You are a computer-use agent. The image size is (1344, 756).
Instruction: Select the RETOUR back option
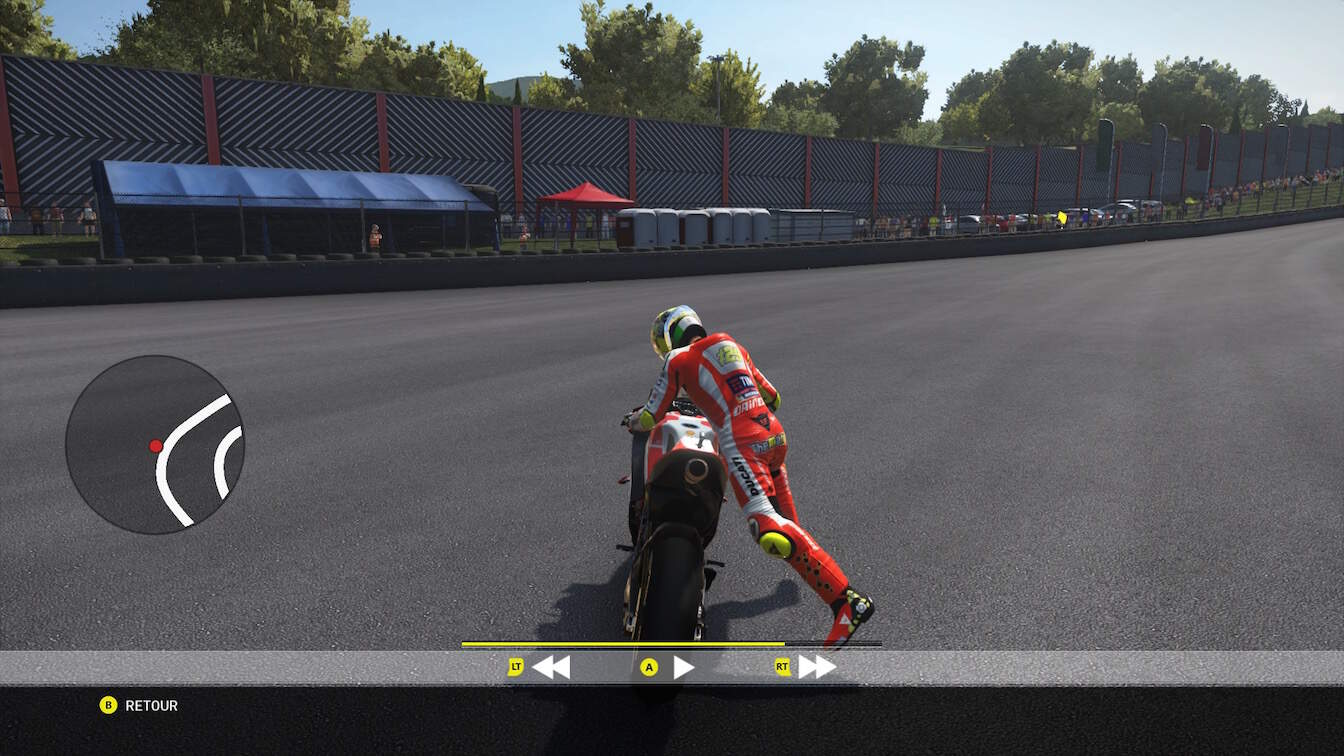150,705
